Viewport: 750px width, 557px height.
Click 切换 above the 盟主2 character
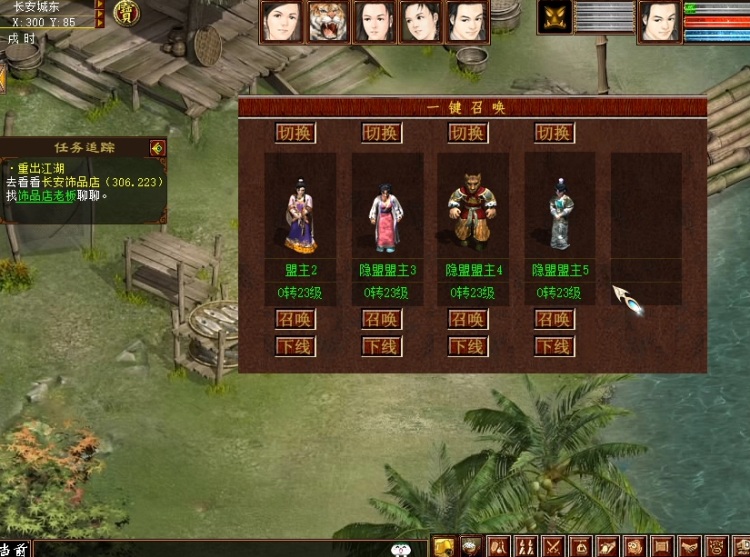296,133
